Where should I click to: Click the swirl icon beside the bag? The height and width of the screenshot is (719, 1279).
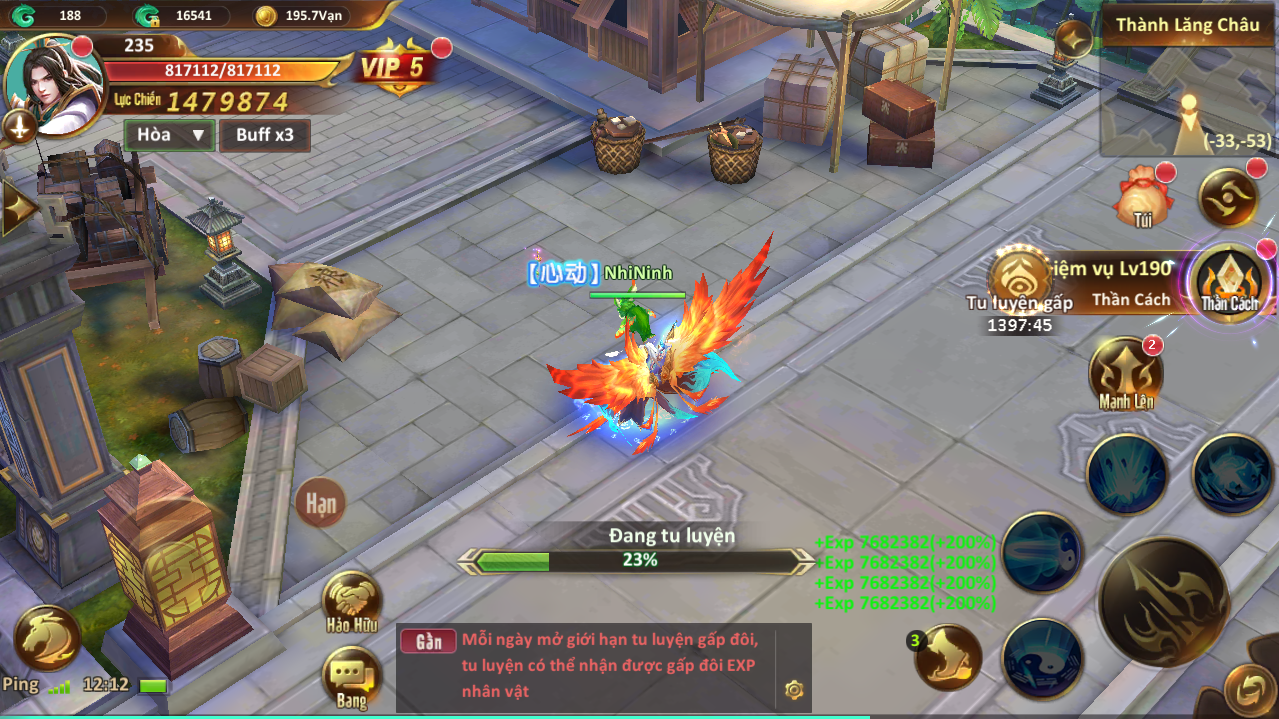pos(1227,196)
